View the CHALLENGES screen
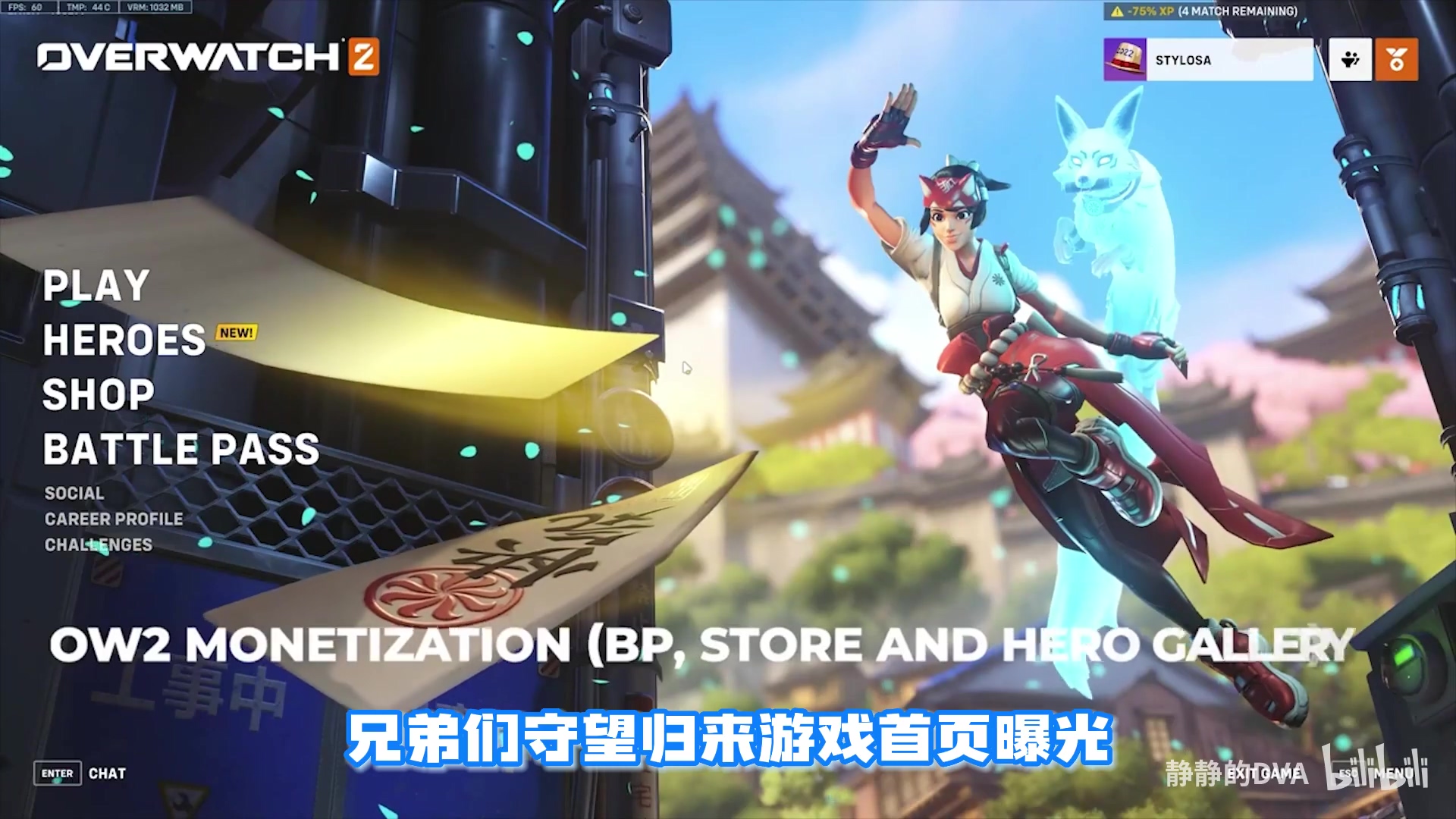 99,543
